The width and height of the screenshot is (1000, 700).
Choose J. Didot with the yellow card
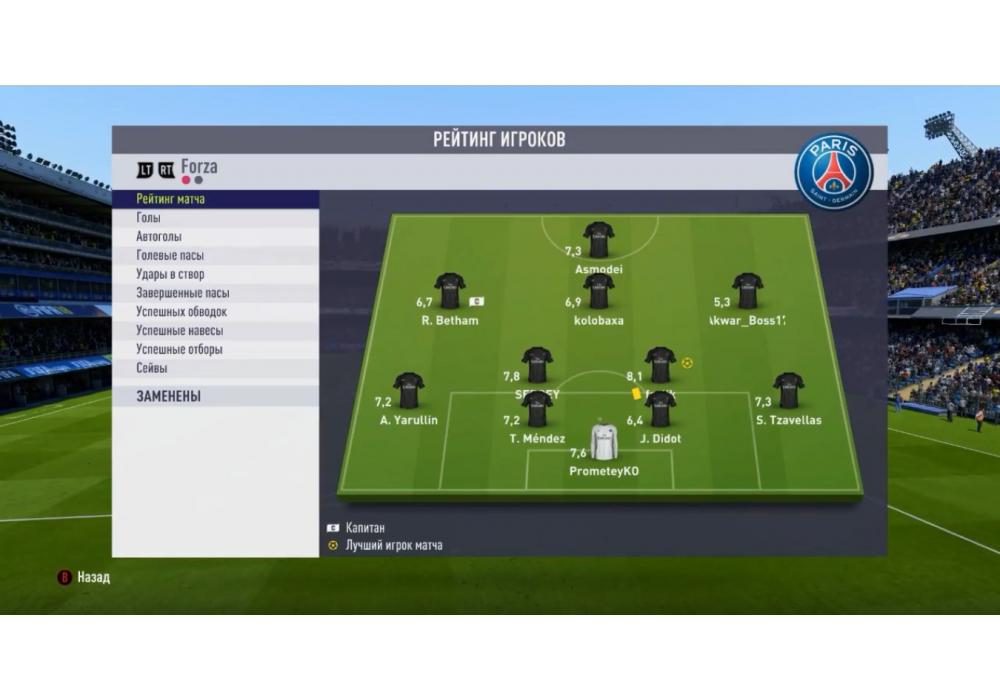coord(660,409)
